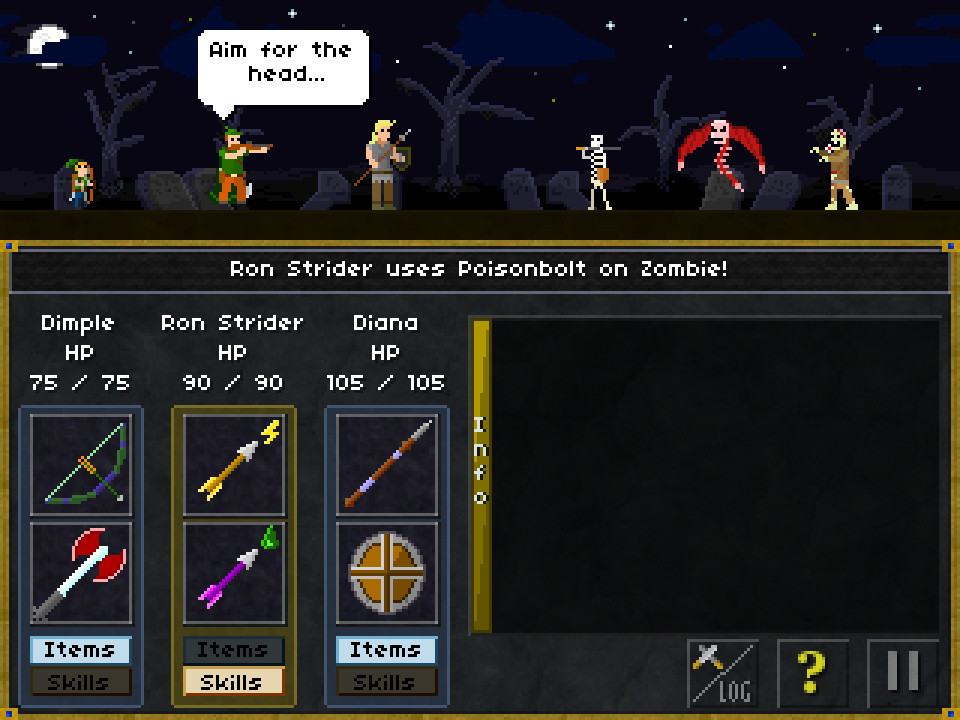Show Ron Strider's Items tab
960x720 pixels.
click(234, 650)
